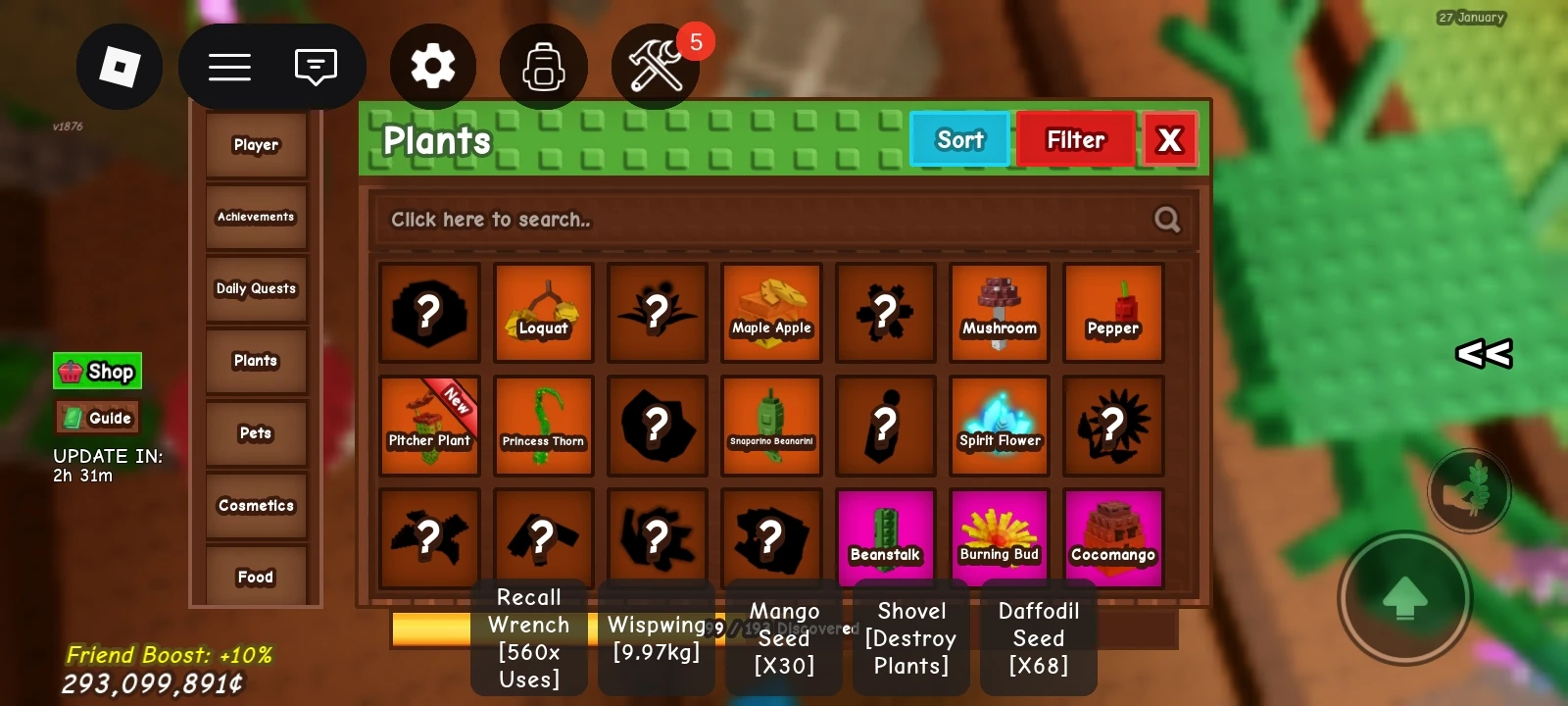
Task: Switch to the Pets tab
Action: click(255, 432)
